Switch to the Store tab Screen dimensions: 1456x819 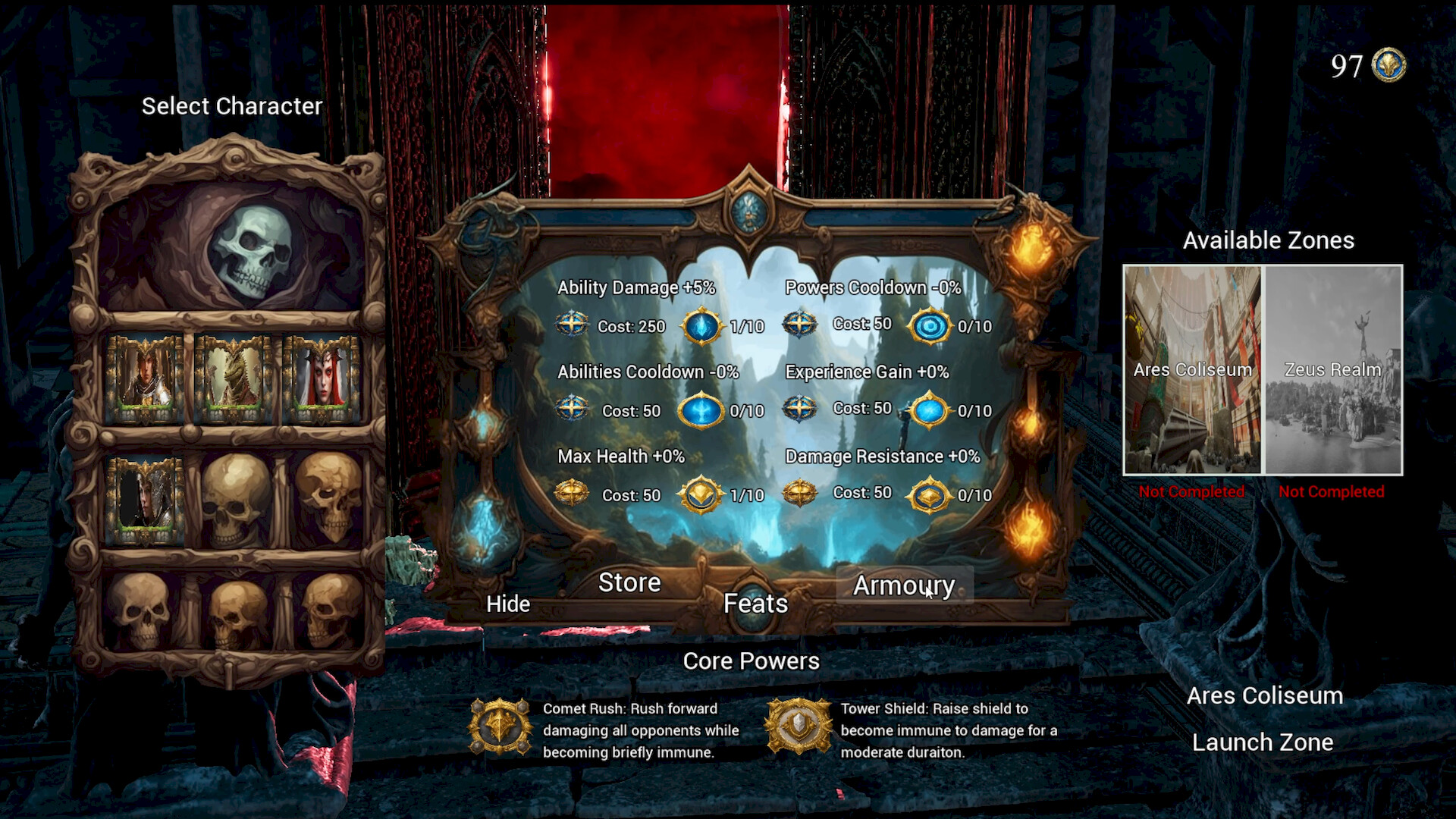click(629, 583)
